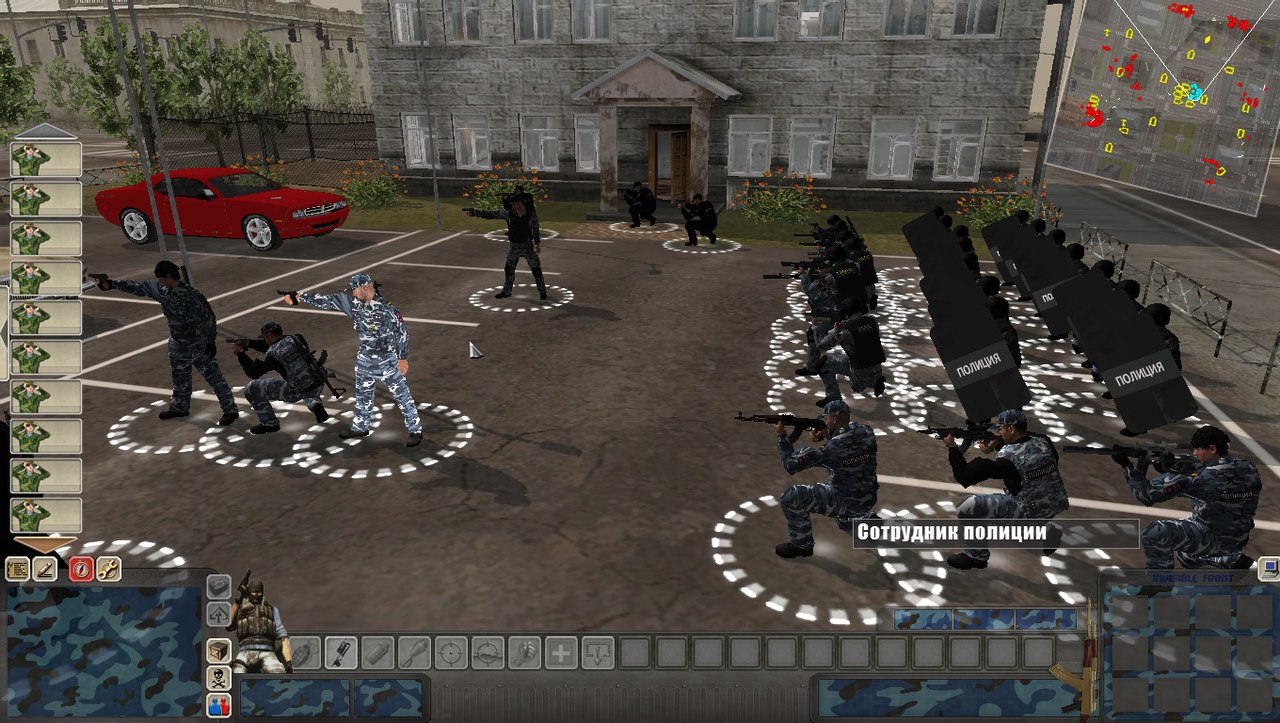Click the down-arrow drop command
The image size is (1280, 723).
[x=597, y=653]
